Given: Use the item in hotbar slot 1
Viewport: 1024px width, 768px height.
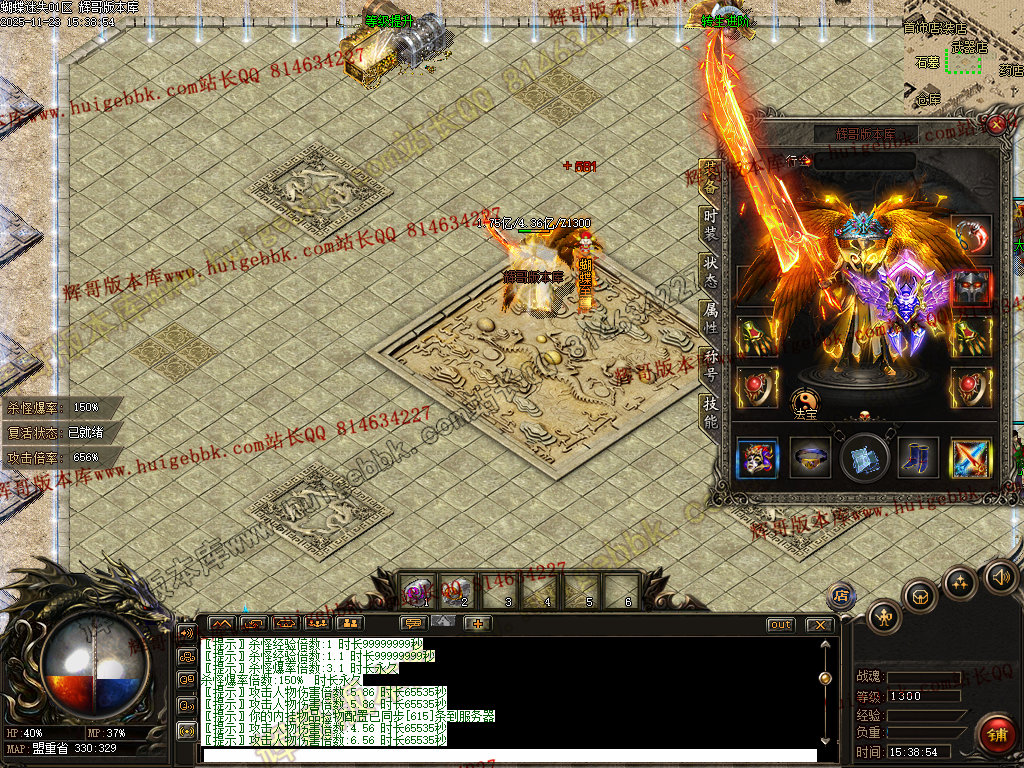Looking at the screenshot, I should [418, 590].
